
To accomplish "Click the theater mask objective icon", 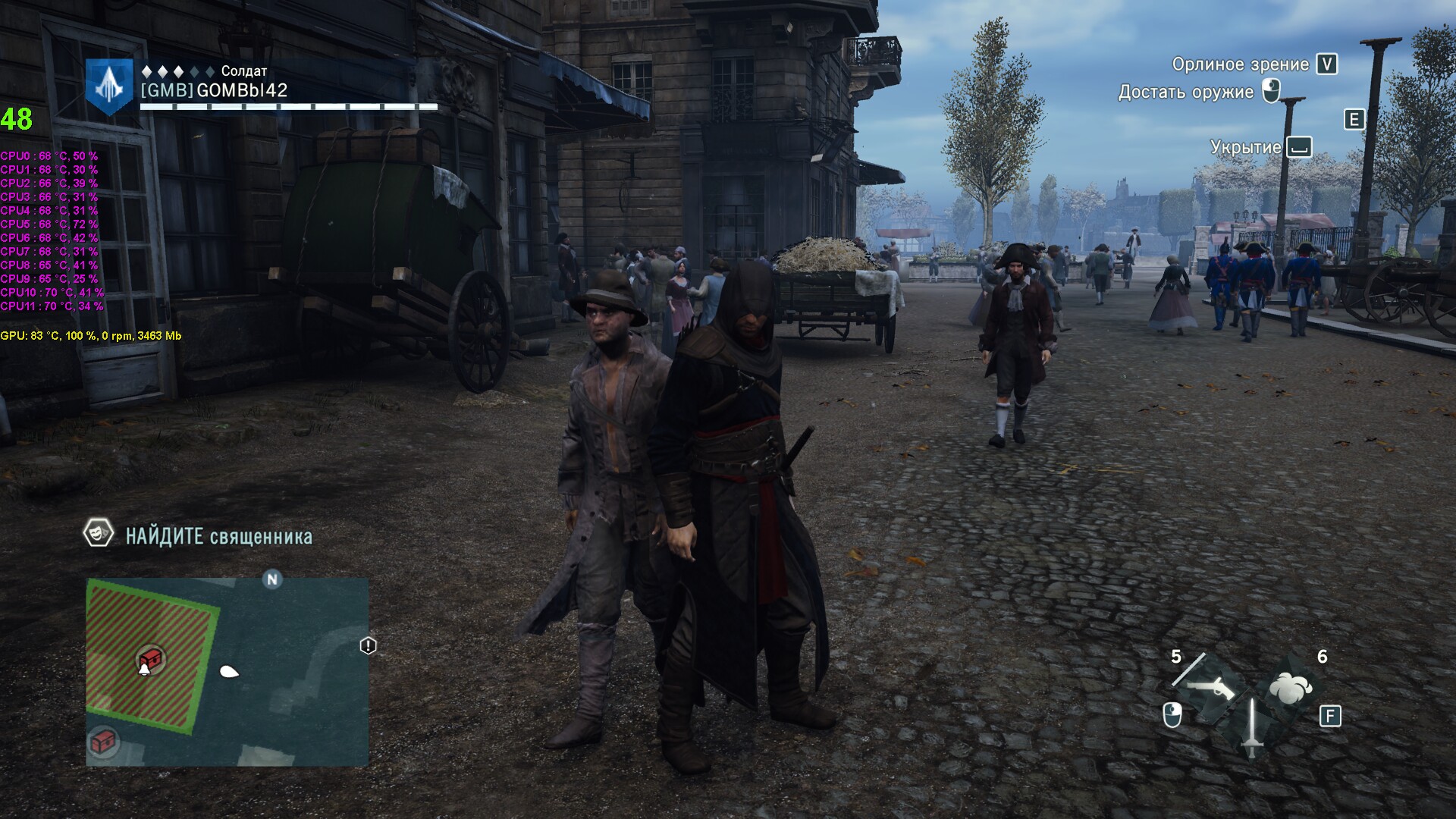I will pos(99,534).
